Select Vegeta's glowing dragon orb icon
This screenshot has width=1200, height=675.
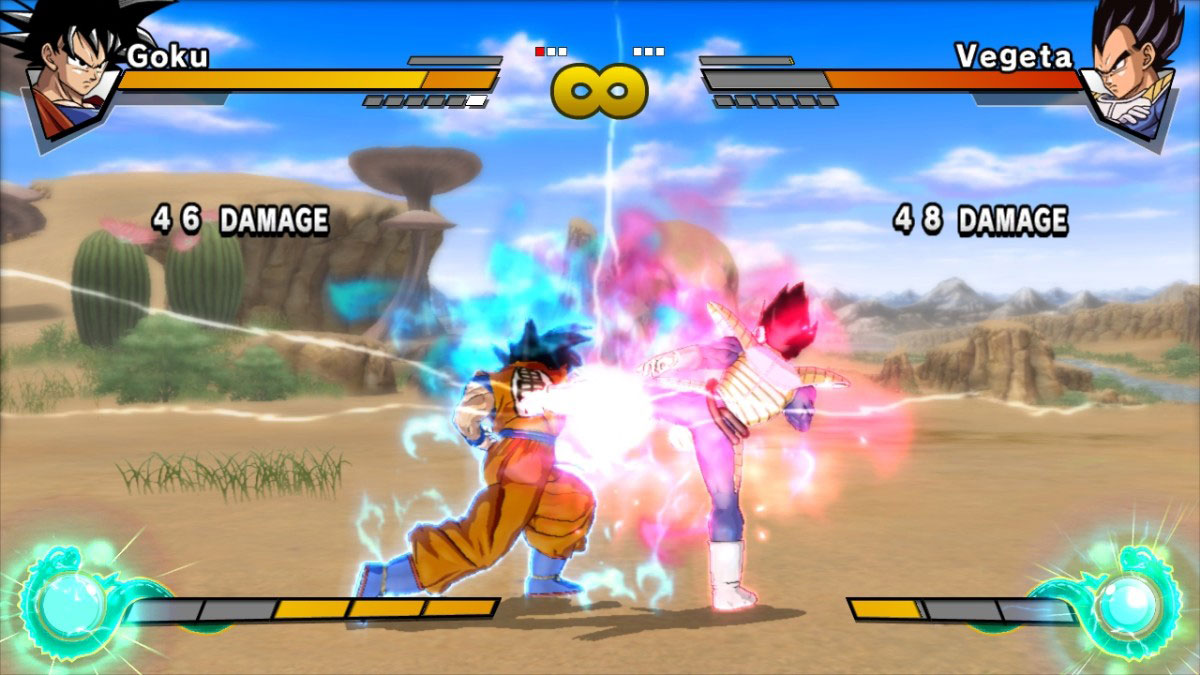(x=1128, y=603)
